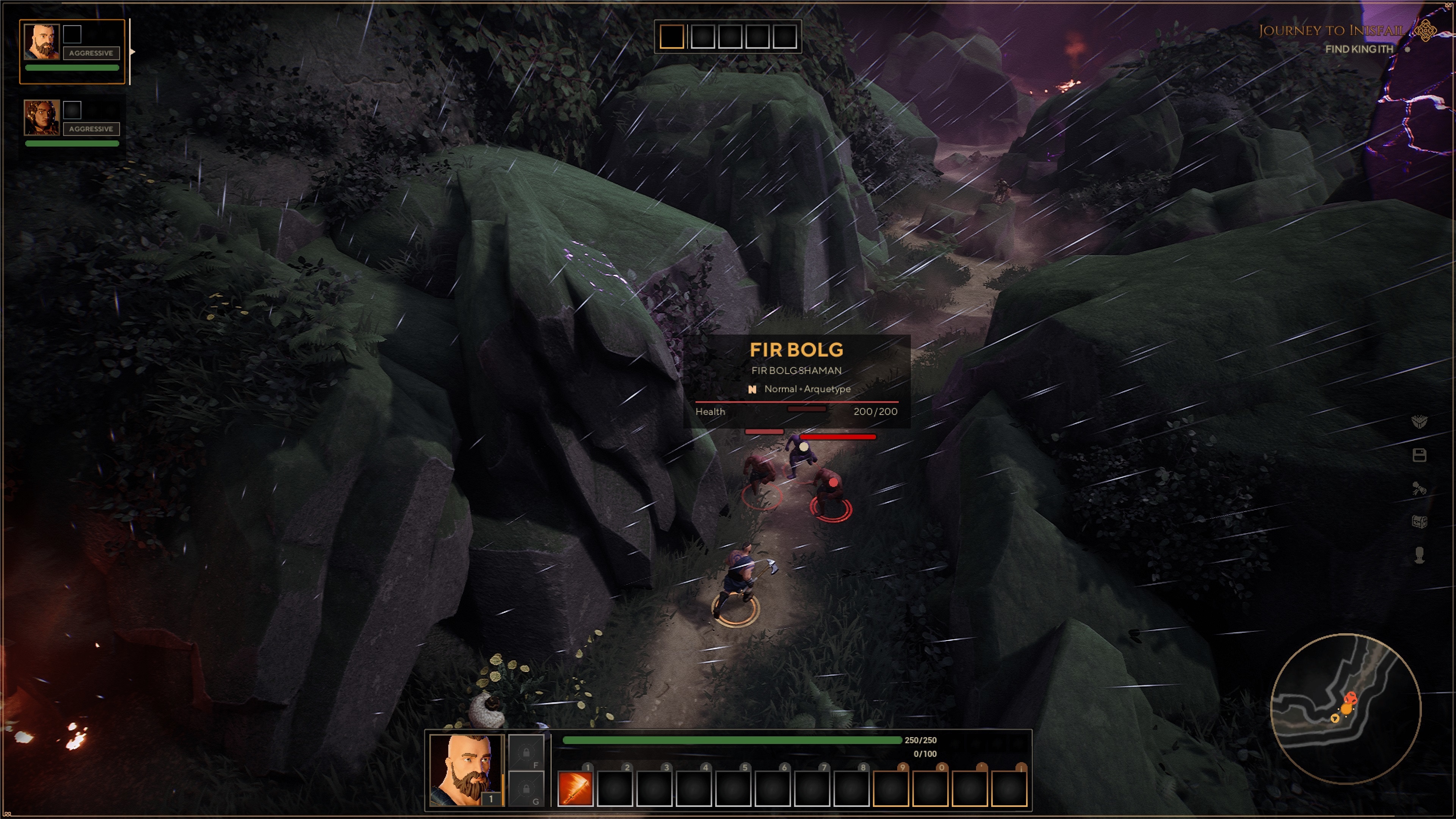Click the large hero portrait in action bar
Screen dimensions: 1456x819
[466, 769]
